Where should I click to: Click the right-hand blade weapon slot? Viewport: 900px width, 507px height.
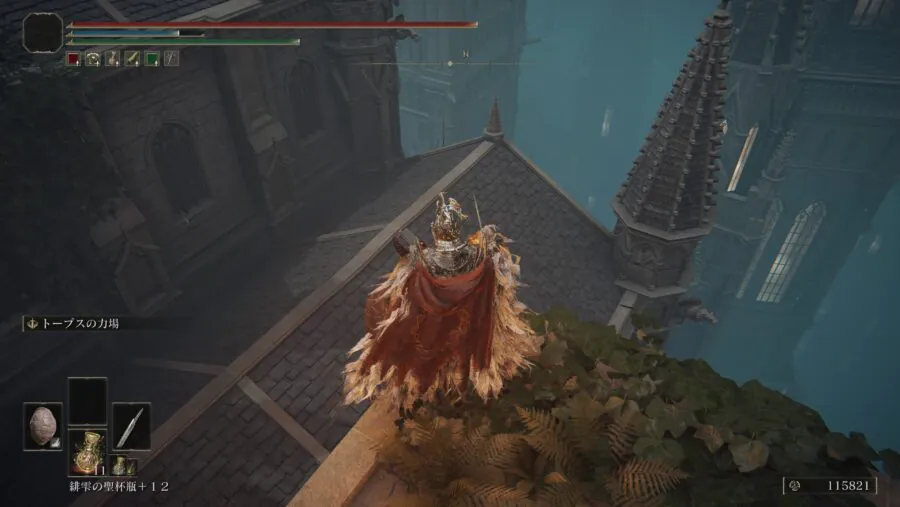click(131, 425)
